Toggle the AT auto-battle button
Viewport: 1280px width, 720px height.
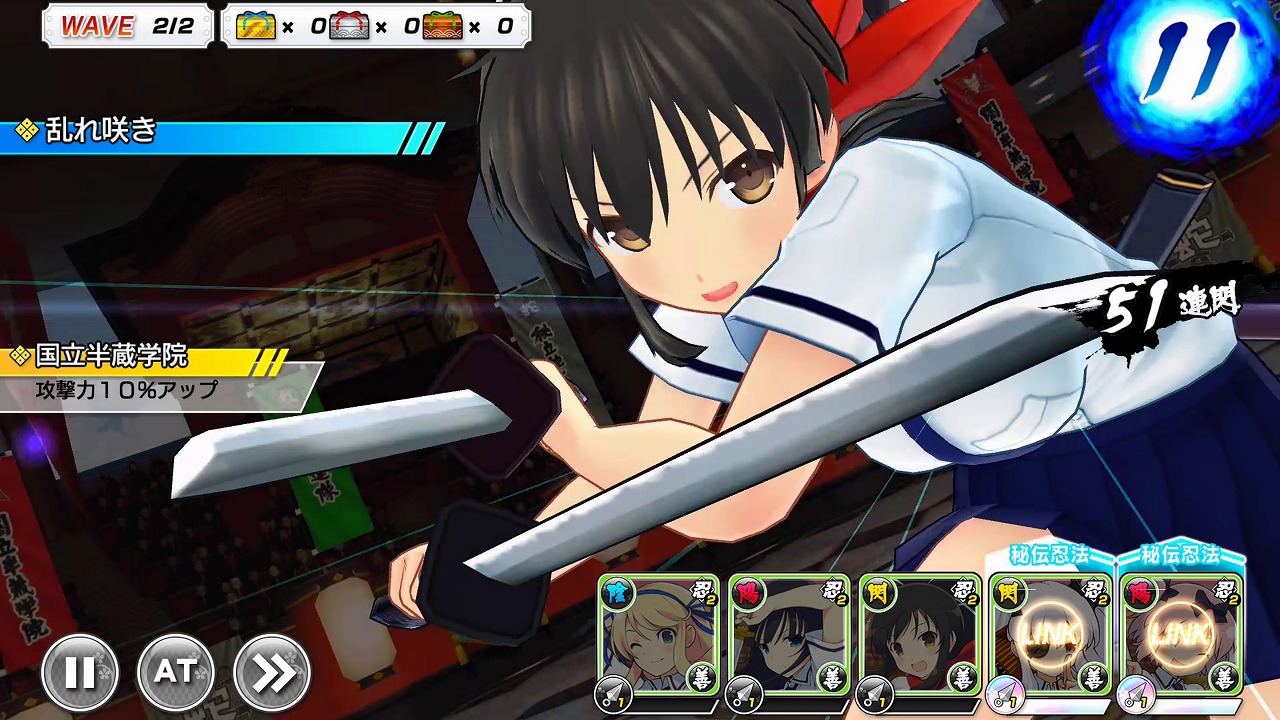(x=176, y=673)
